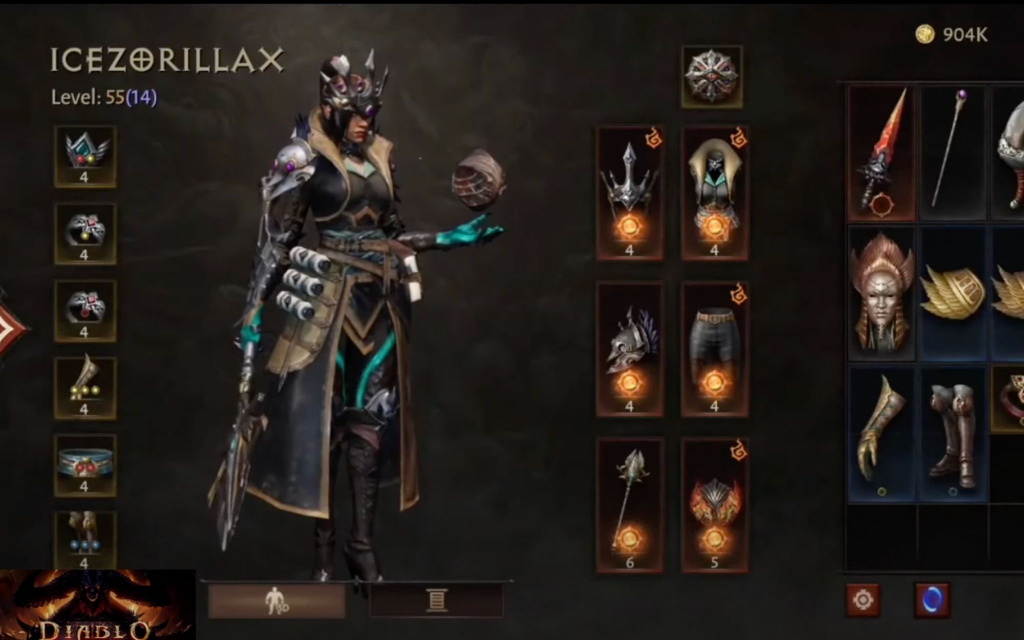This screenshot has width=1024, height=640.
Task: Click the red target icon below inventory
Action: (862, 600)
